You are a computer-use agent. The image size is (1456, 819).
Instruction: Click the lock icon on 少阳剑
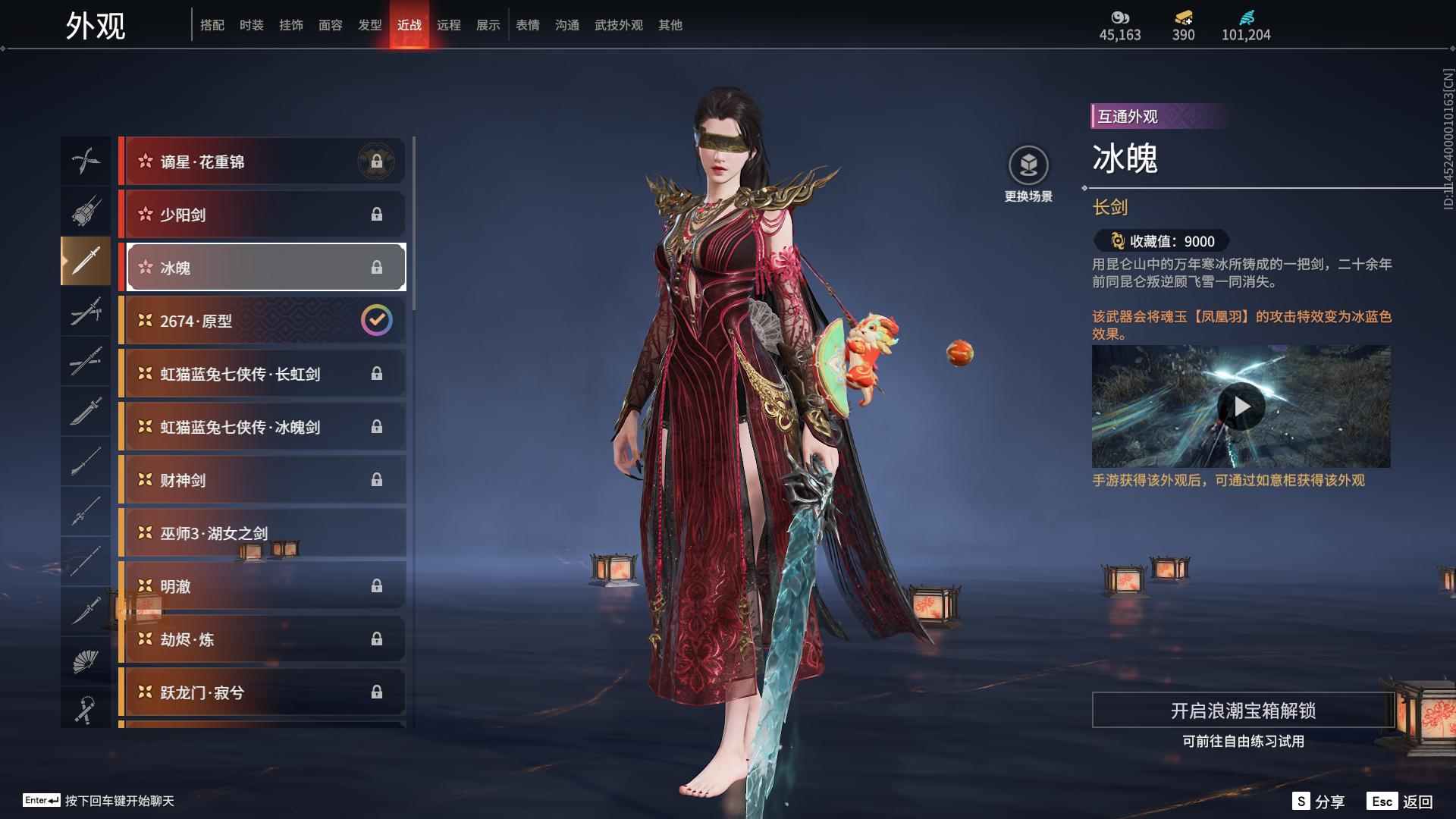coord(378,215)
